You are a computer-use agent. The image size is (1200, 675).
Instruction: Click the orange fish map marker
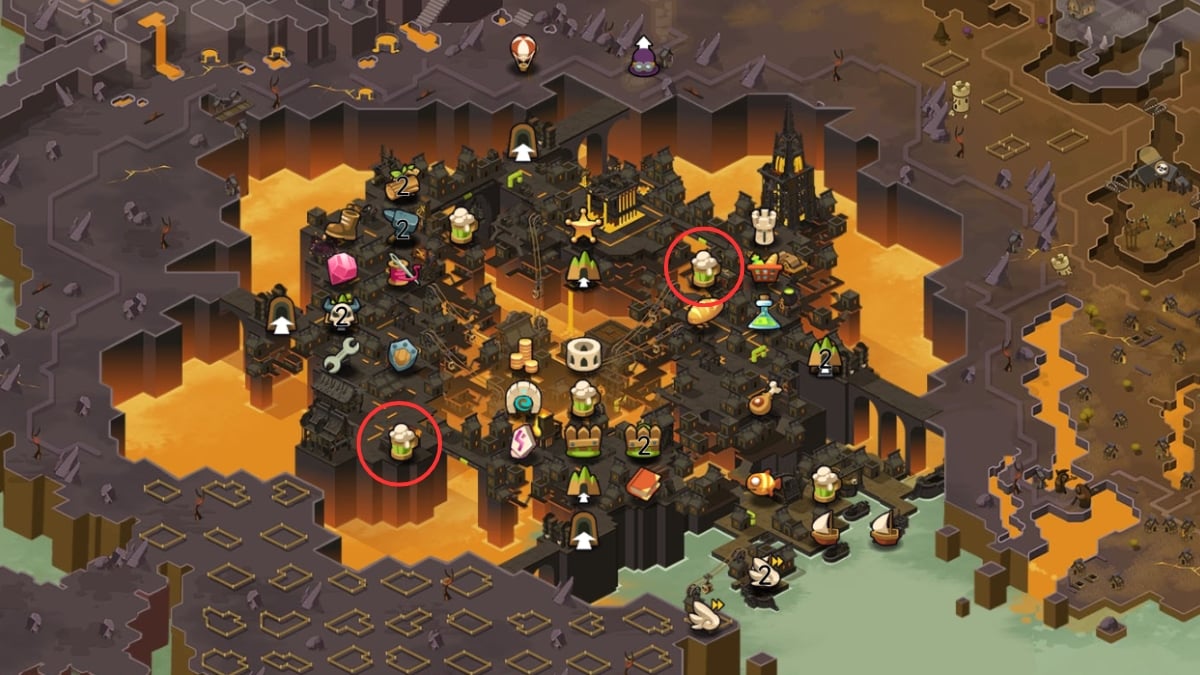coord(762,482)
